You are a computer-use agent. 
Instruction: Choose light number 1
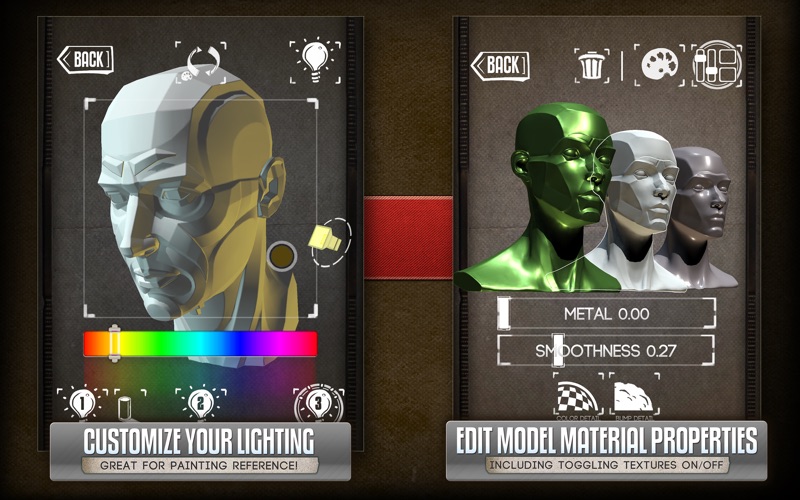tap(83, 403)
